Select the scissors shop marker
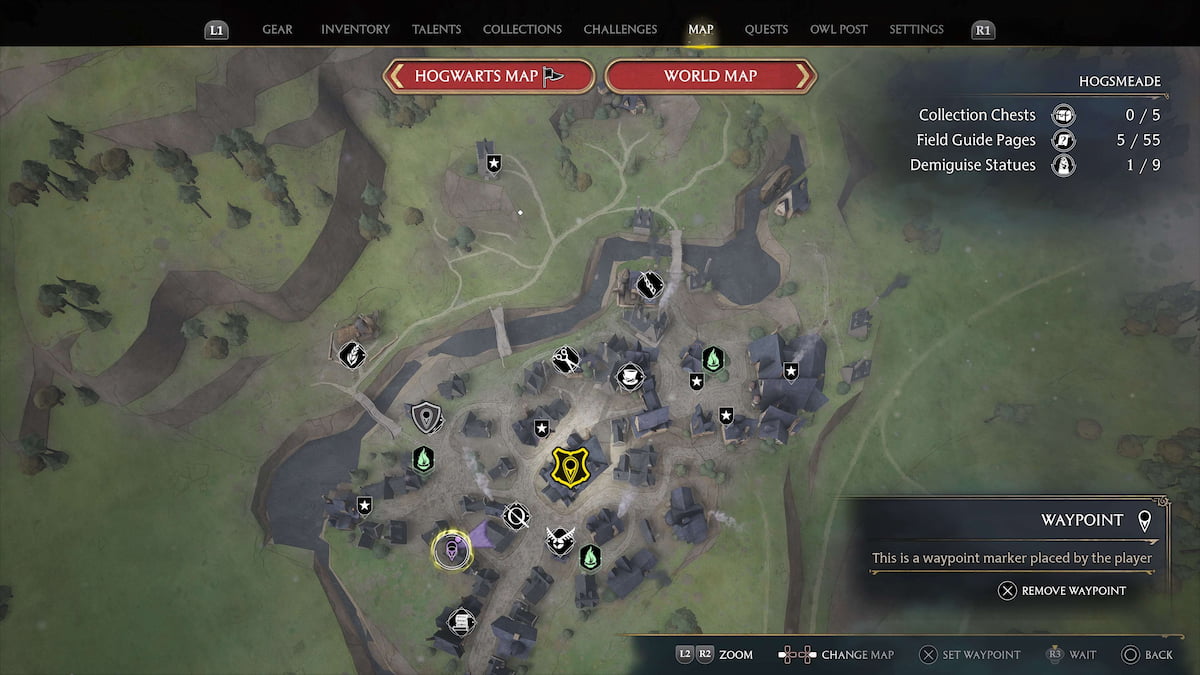 [565, 358]
